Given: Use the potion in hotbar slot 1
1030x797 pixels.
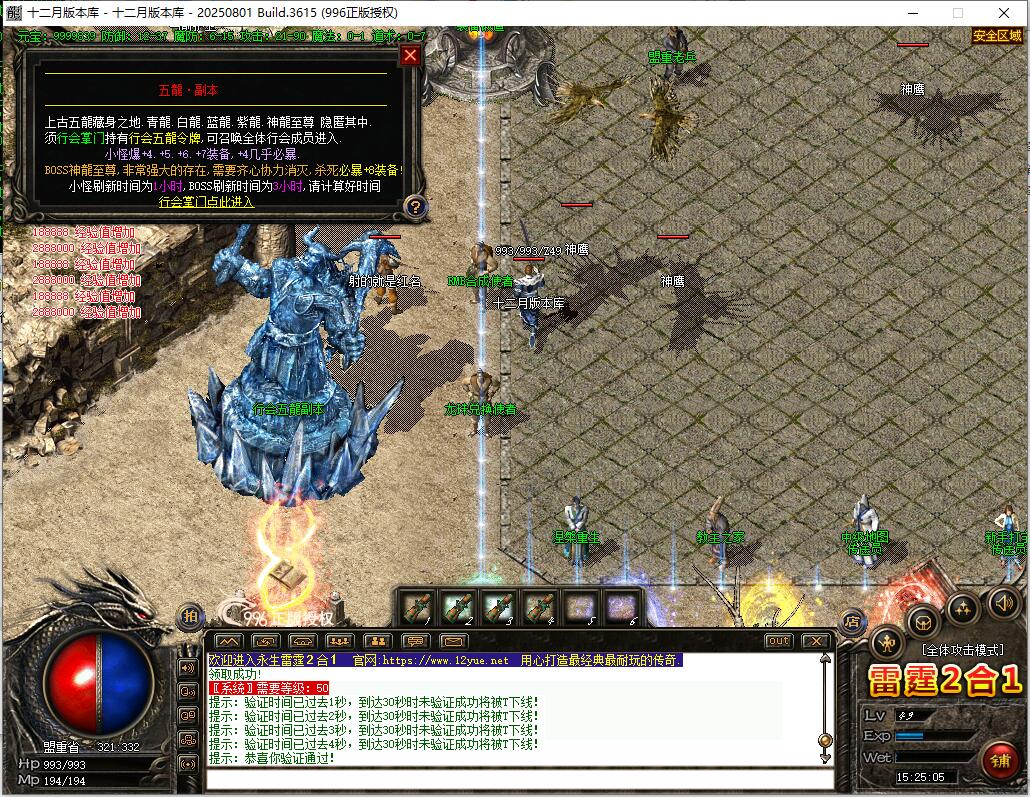Looking at the screenshot, I should [x=415, y=607].
